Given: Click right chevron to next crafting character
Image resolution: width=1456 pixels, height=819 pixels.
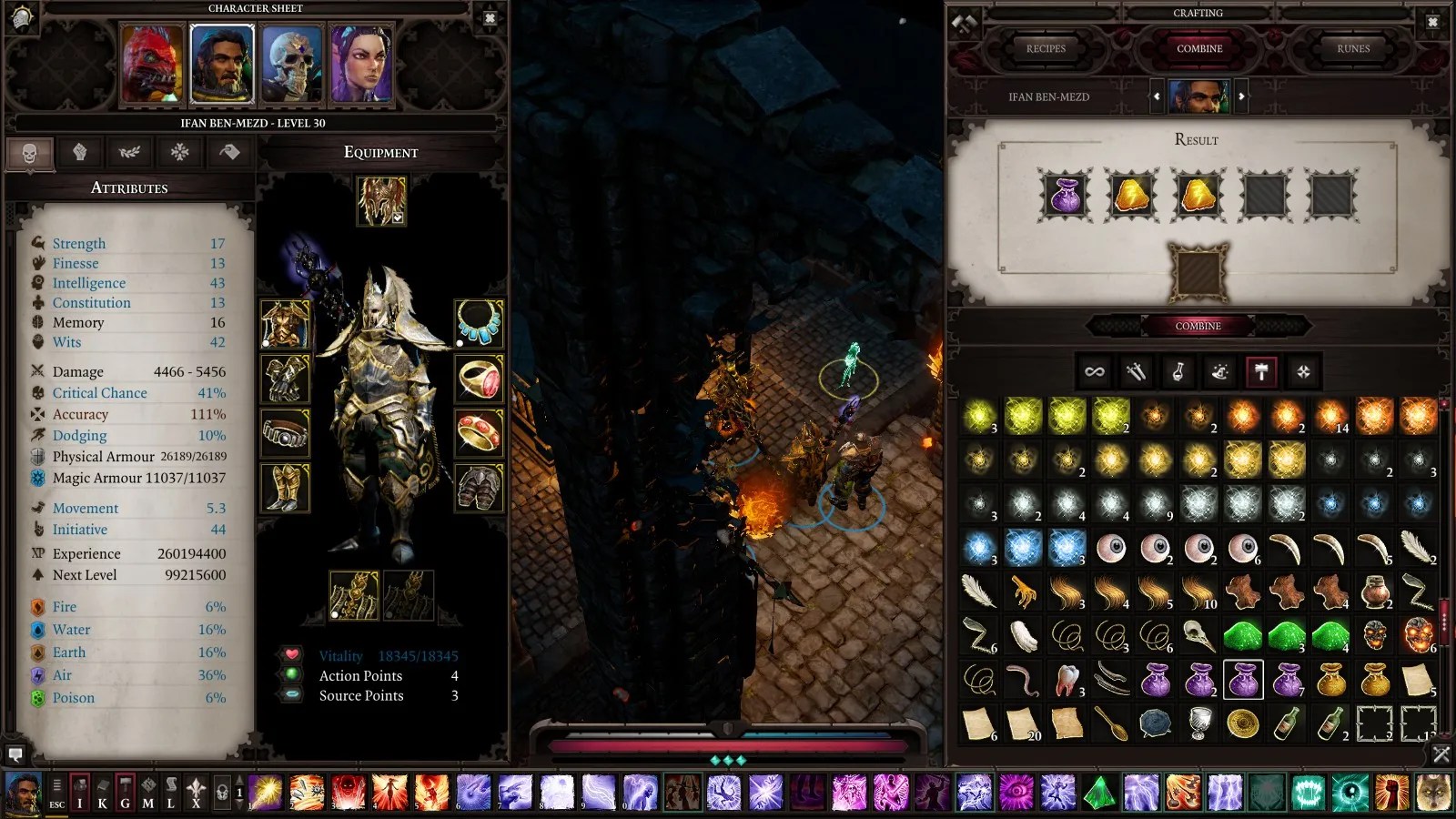Looking at the screenshot, I should (x=1239, y=96).
